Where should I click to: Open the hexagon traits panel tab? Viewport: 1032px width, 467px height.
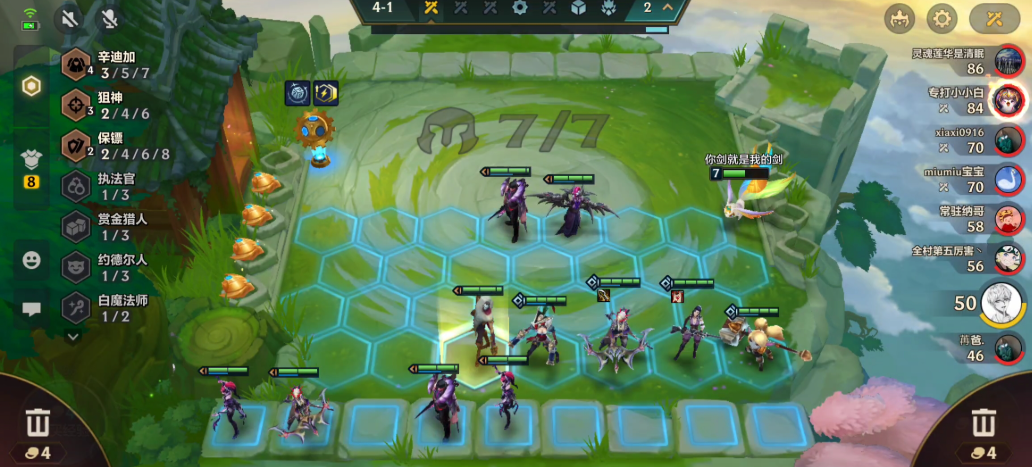[32, 86]
